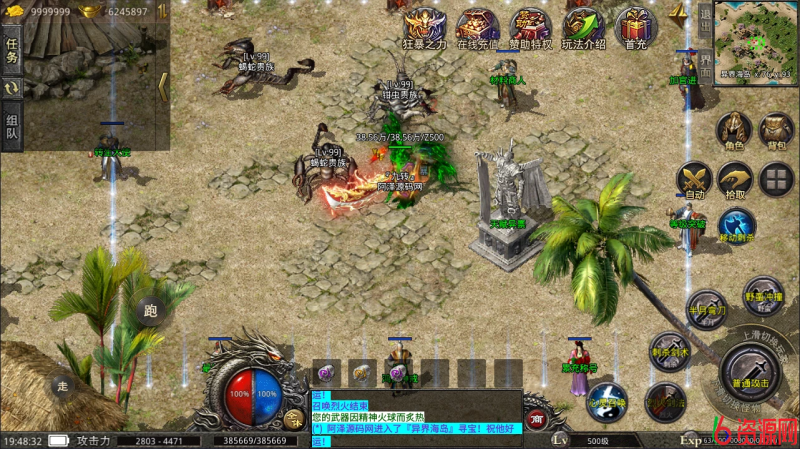Screen dimensions: 800x449
Task: Switch to the 组队 team tab
Action: pos(13,127)
